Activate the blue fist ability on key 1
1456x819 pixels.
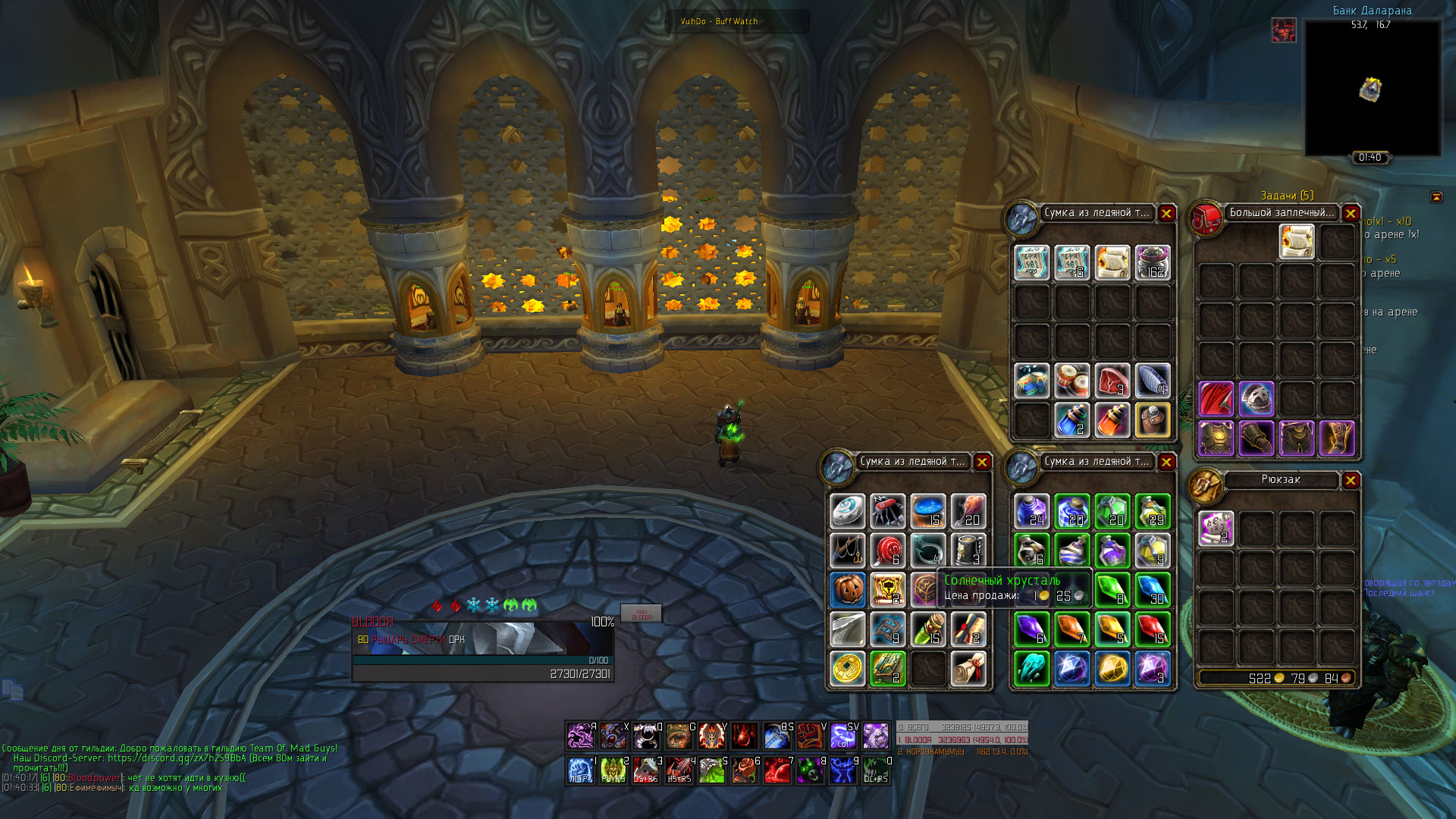coord(581,770)
